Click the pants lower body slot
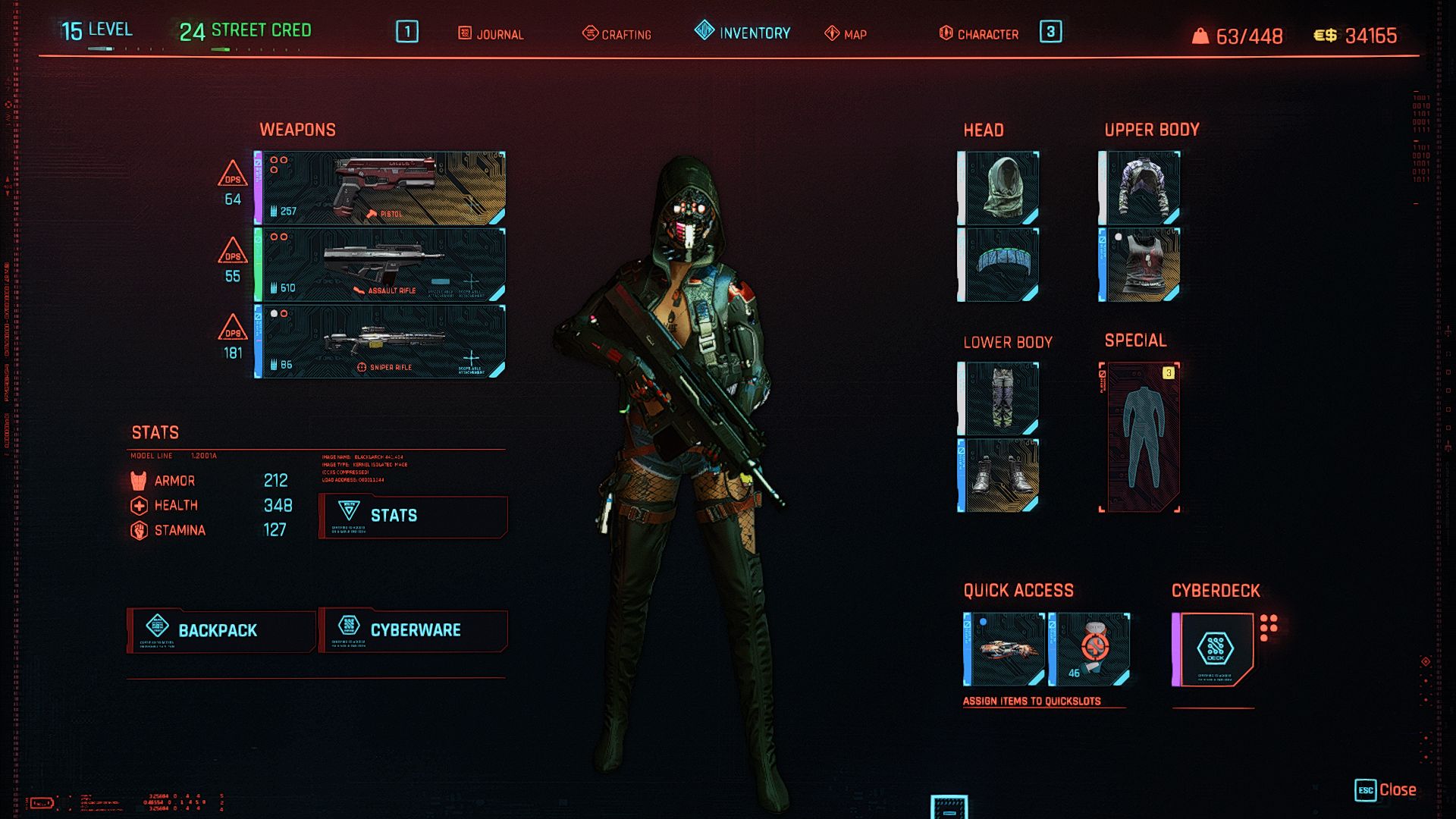Viewport: 1456px width, 819px height. [x=999, y=399]
